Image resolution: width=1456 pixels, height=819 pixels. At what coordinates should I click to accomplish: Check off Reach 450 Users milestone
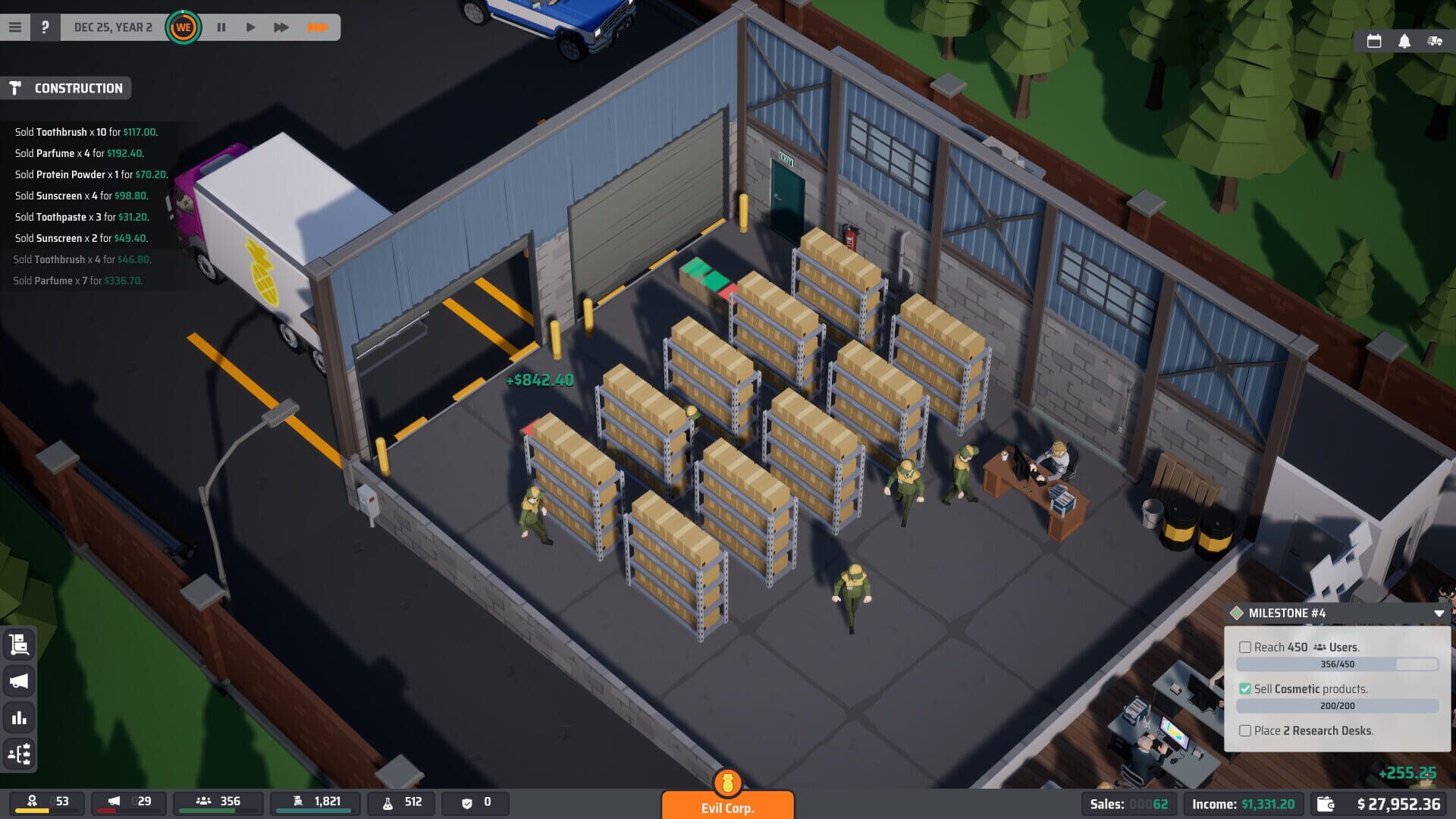point(1246,647)
